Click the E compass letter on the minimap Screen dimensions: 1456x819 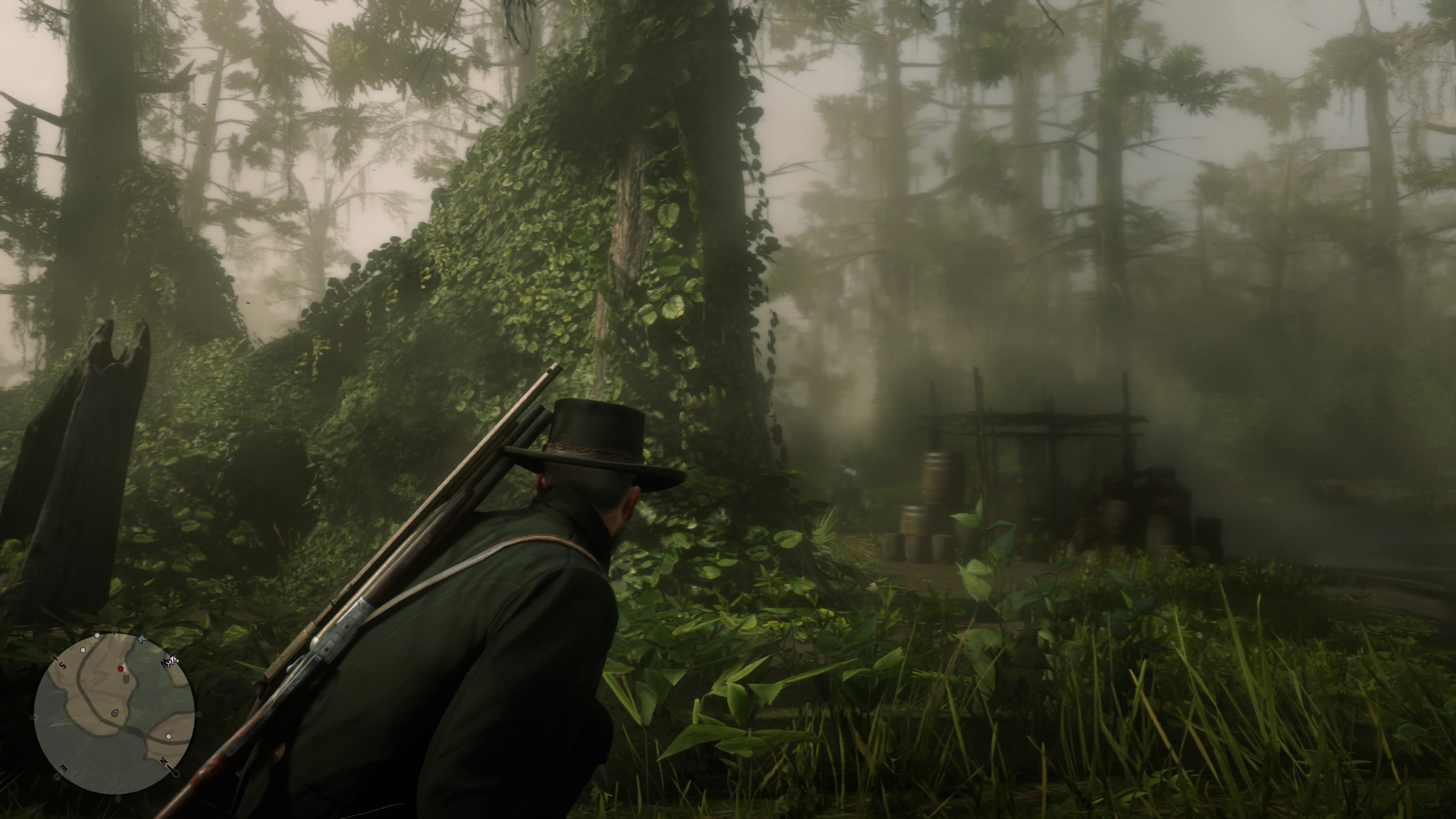pyautogui.click(x=63, y=769)
